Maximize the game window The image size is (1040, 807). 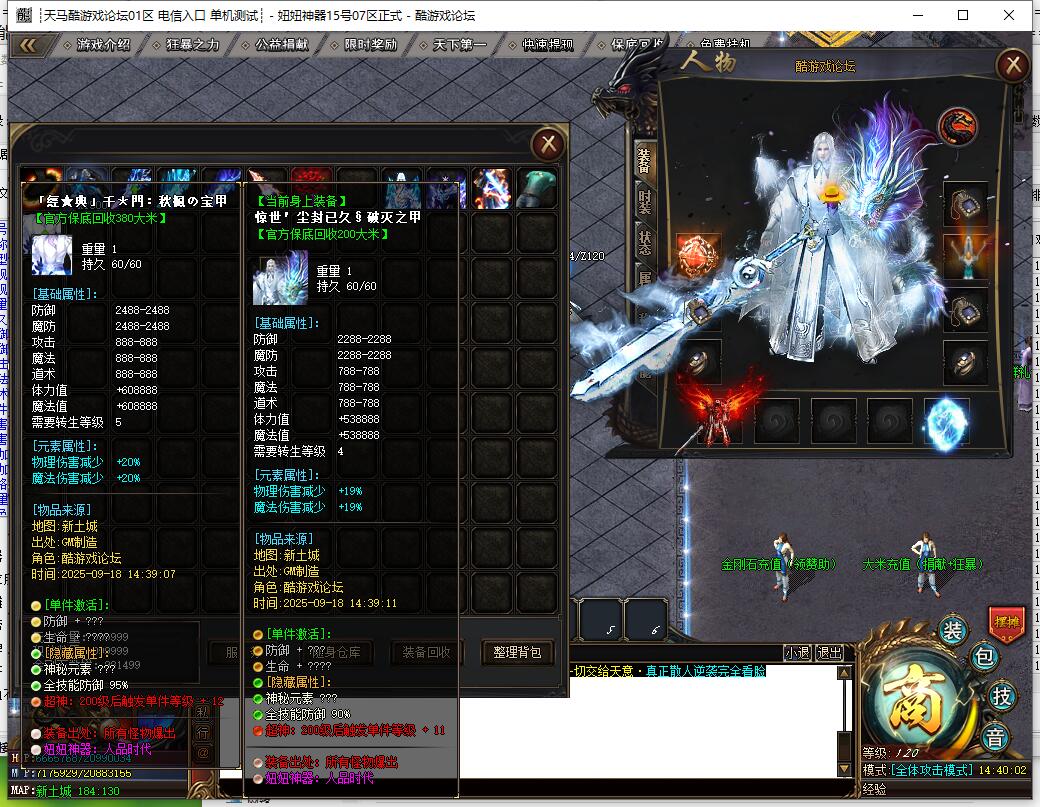[963, 15]
